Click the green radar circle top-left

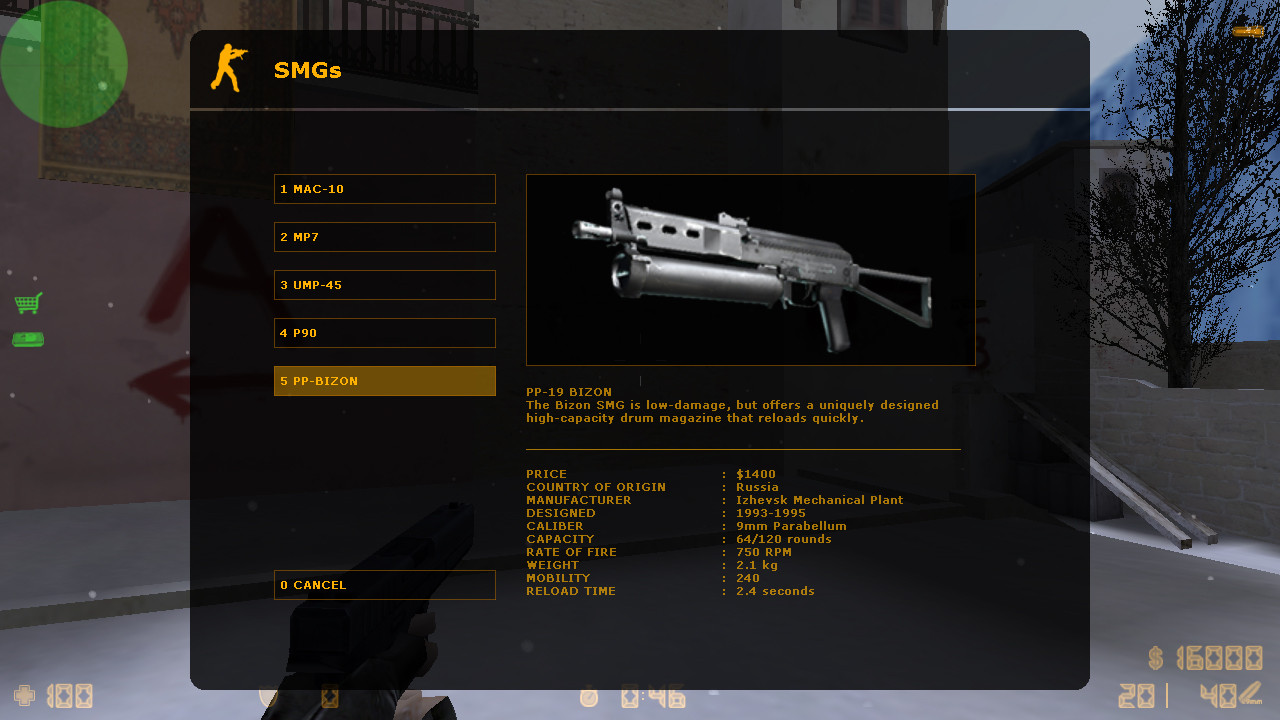64,64
